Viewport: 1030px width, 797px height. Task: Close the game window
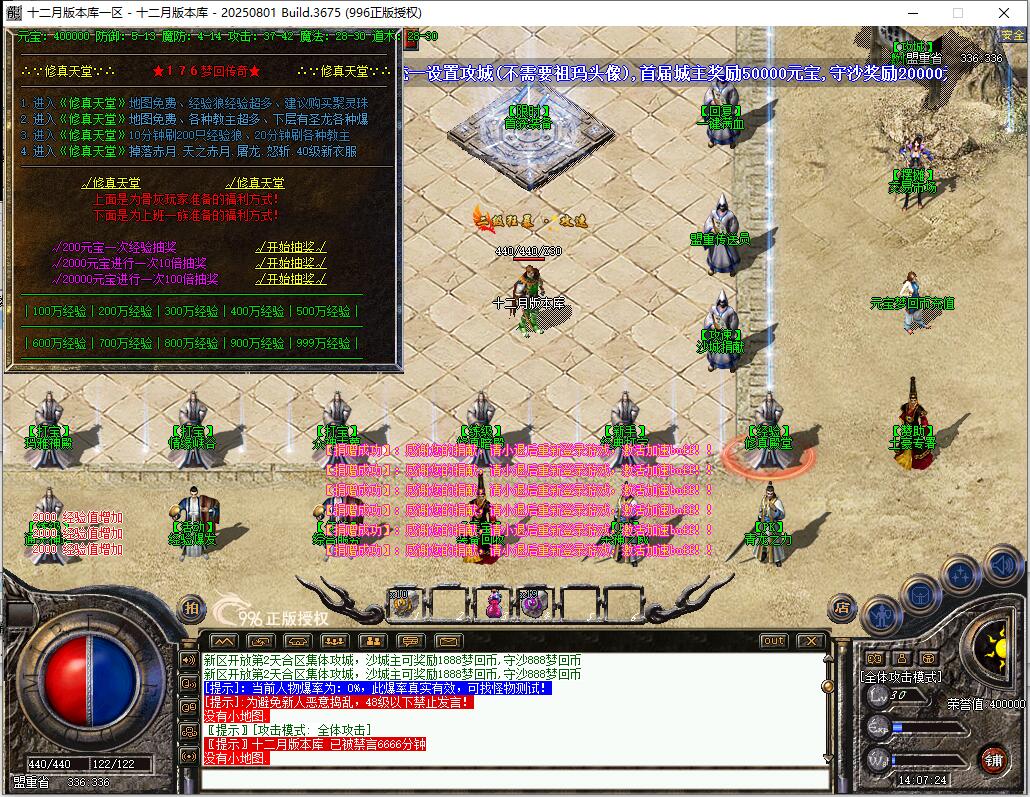click(x=1003, y=13)
